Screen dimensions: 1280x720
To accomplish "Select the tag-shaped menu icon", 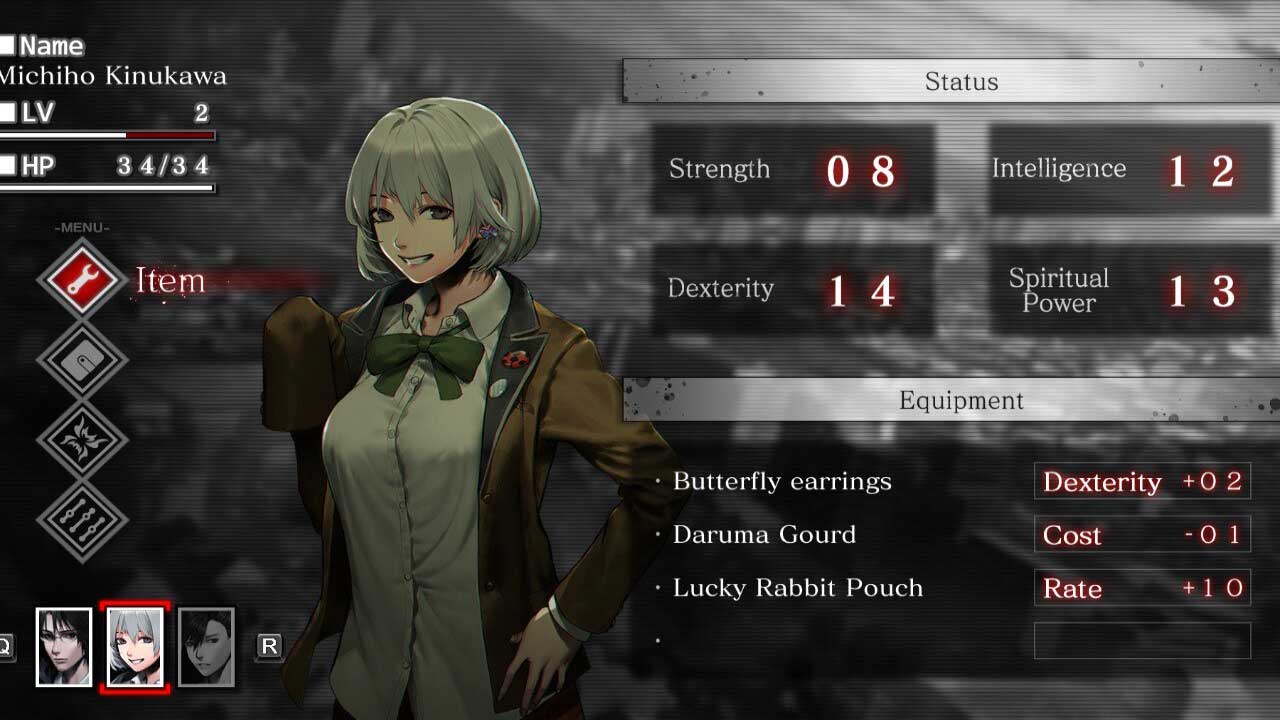I will tap(83, 360).
